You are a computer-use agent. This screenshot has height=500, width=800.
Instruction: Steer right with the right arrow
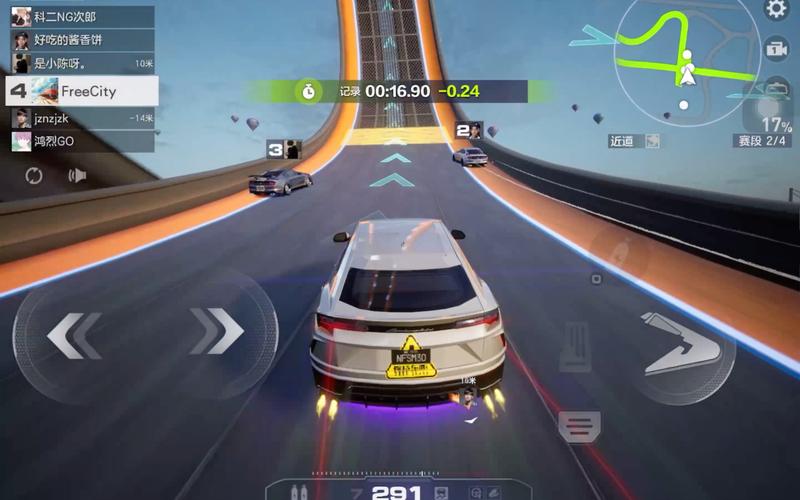point(216,331)
